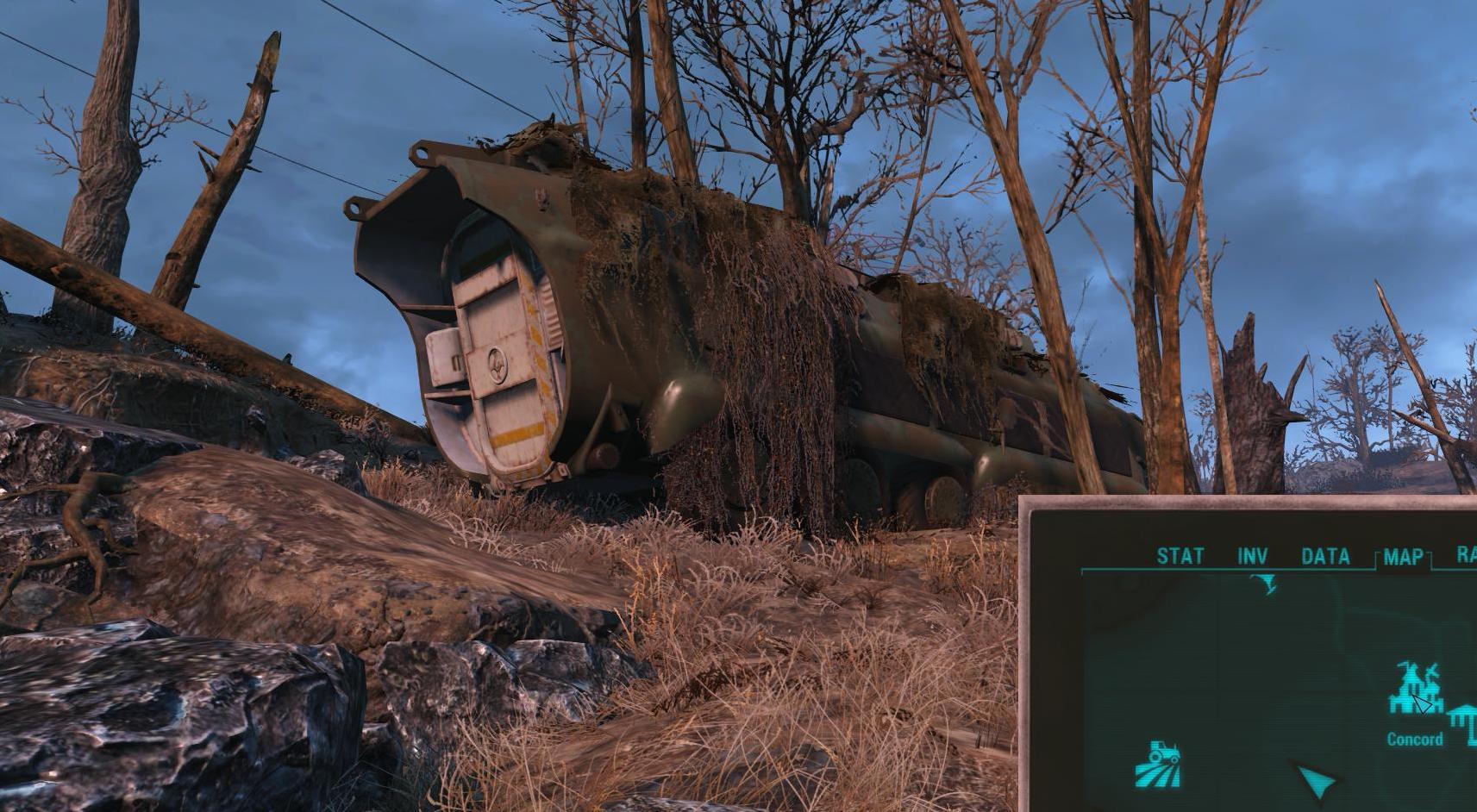Image resolution: width=1477 pixels, height=812 pixels.
Task: Show the DATA tab
Action: tap(1325, 556)
